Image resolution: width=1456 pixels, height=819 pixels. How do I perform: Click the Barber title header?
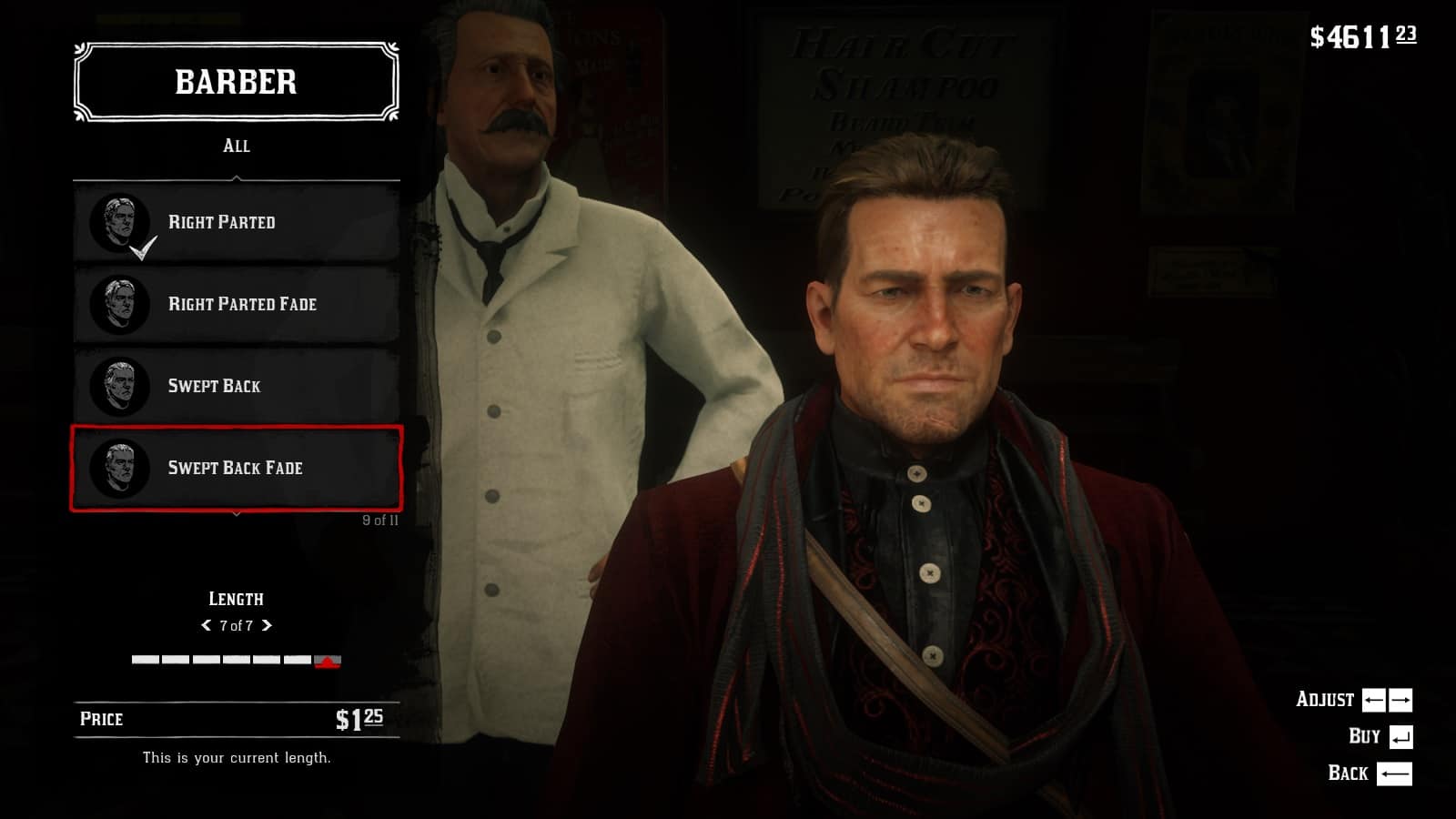235,84
